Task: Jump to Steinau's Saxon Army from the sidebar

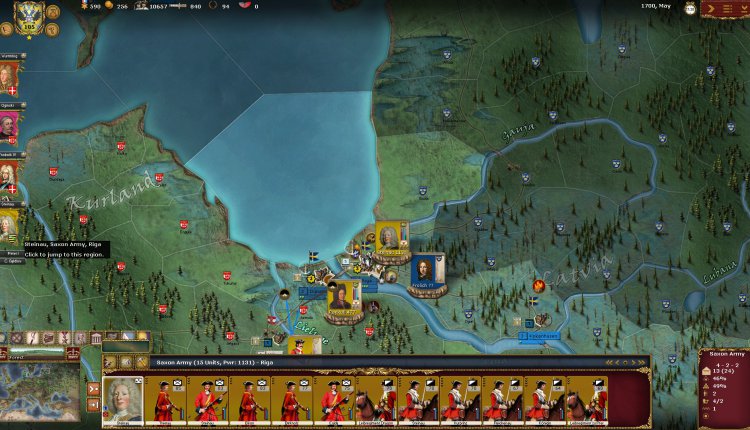Action: coord(9,227)
